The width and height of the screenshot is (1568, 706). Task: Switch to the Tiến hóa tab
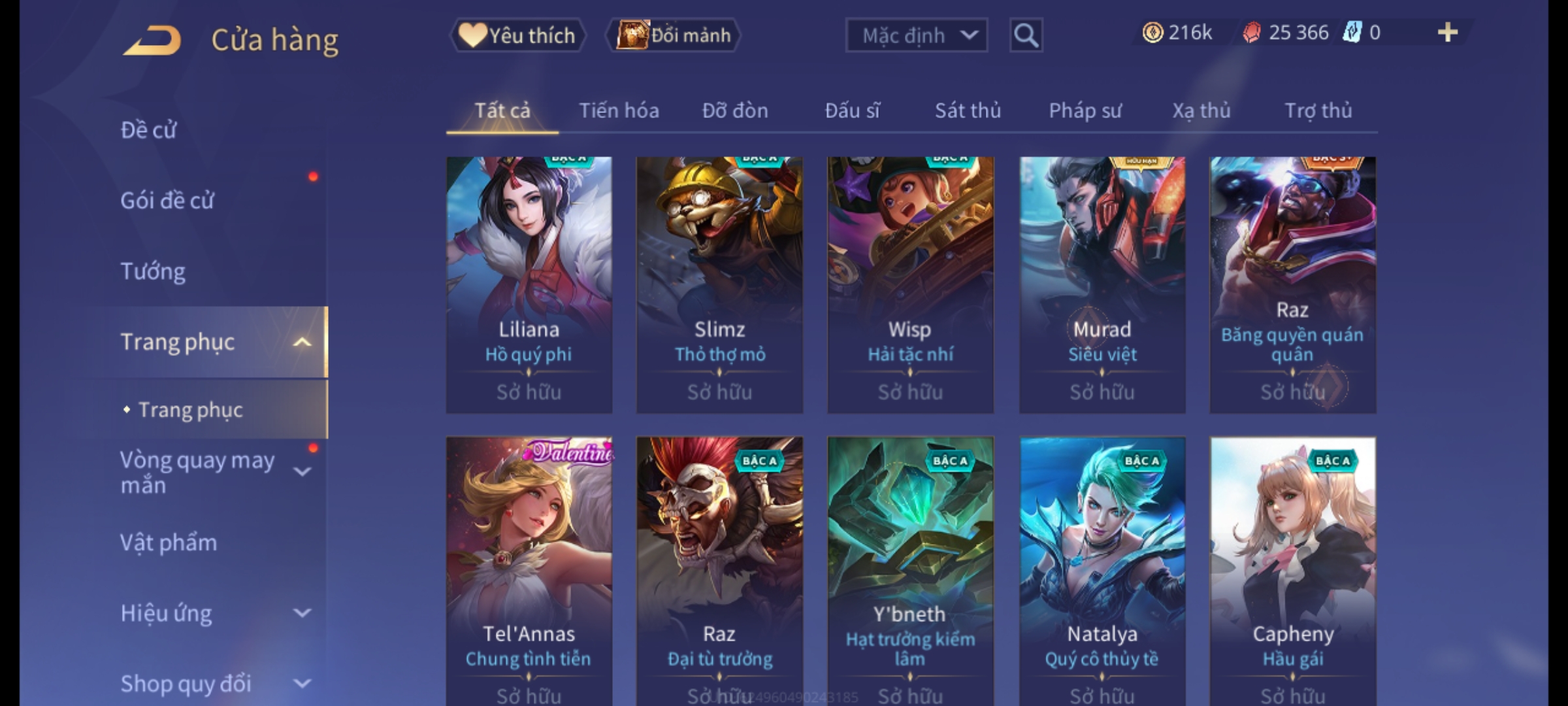coord(619,110)
